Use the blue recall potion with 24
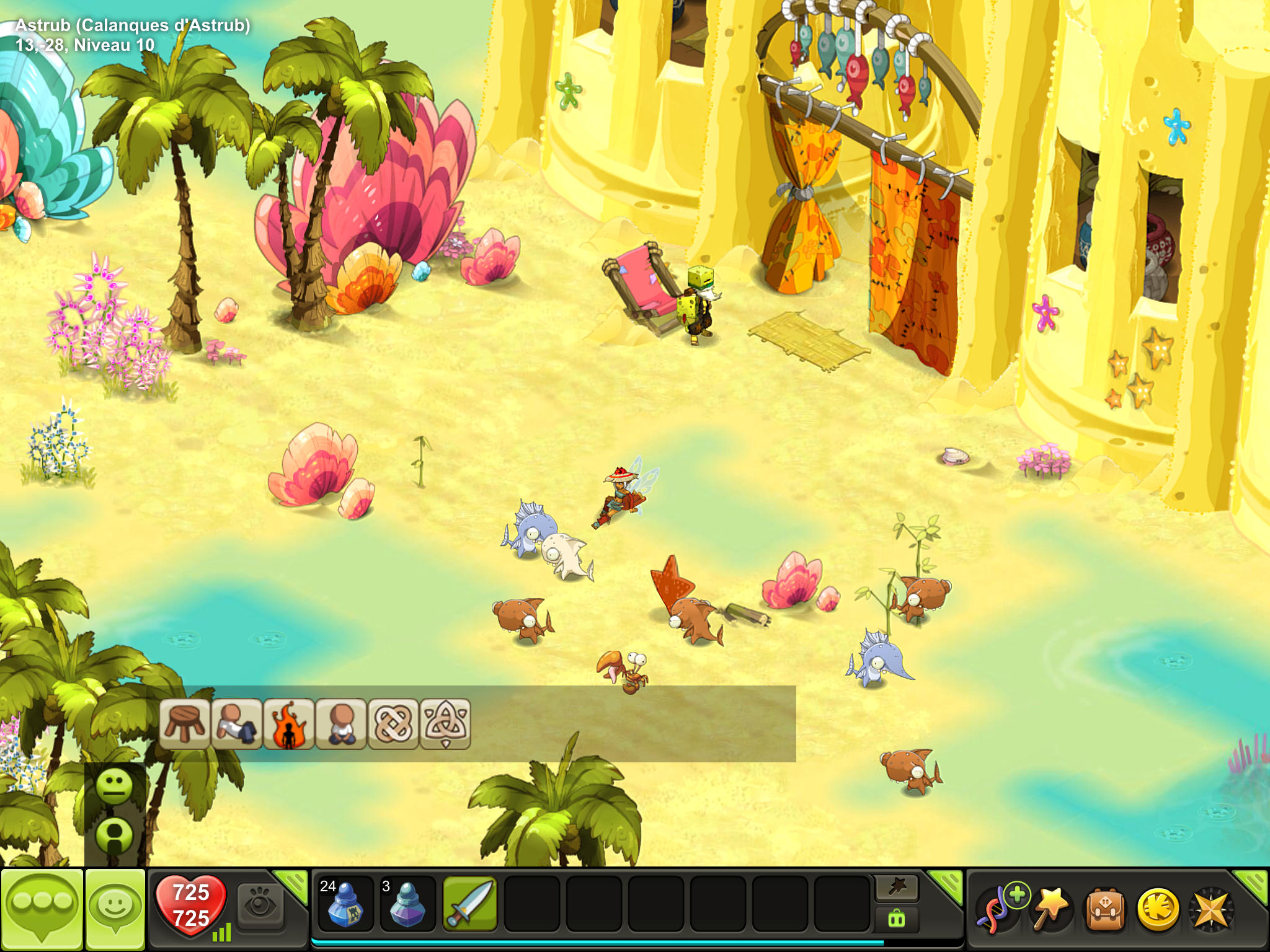Screen dimensions: 1270x952 point(345,904)
